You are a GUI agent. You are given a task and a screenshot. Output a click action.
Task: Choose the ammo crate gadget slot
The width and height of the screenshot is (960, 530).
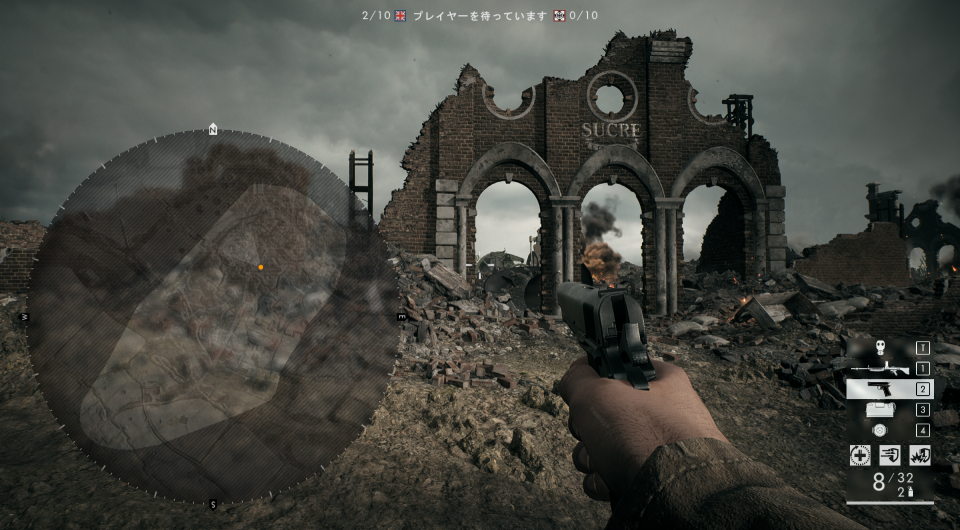click(x=879, y=409)
